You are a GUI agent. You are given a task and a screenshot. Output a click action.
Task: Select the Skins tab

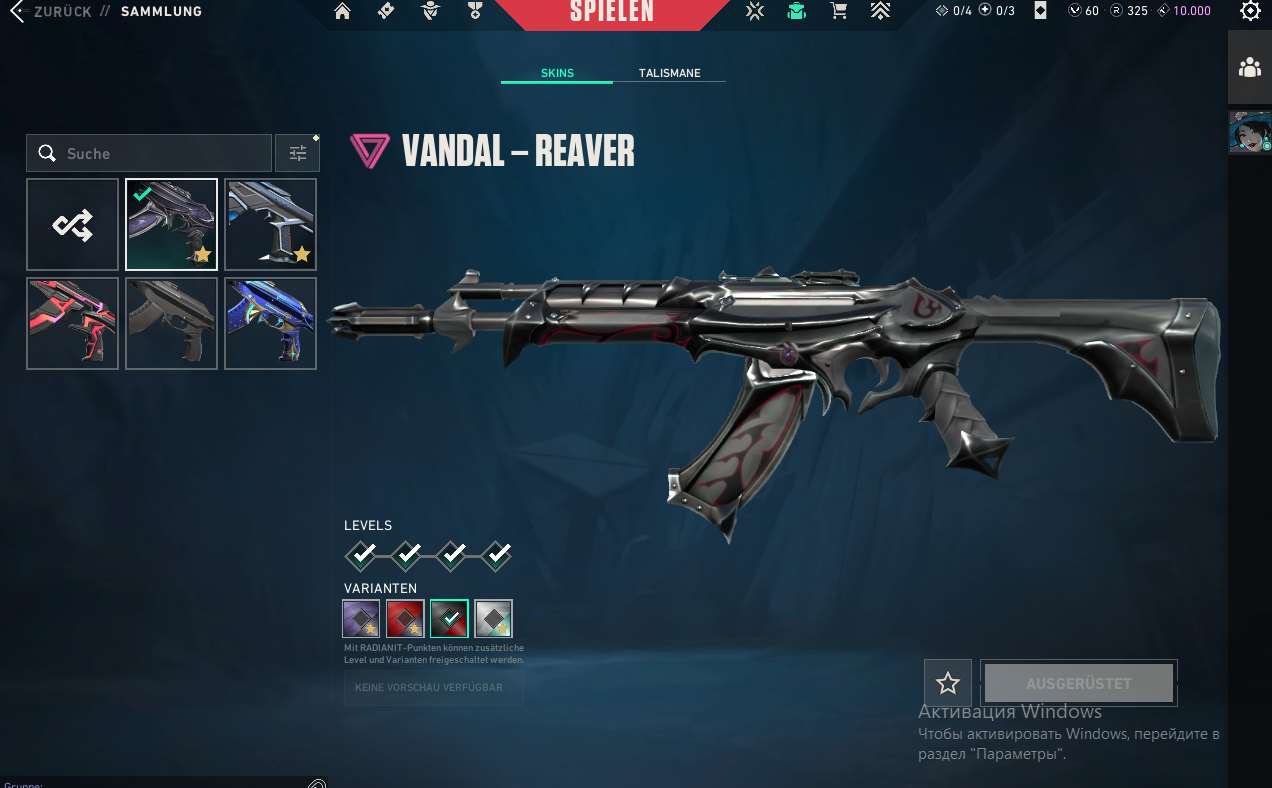(x=557, y=73)
